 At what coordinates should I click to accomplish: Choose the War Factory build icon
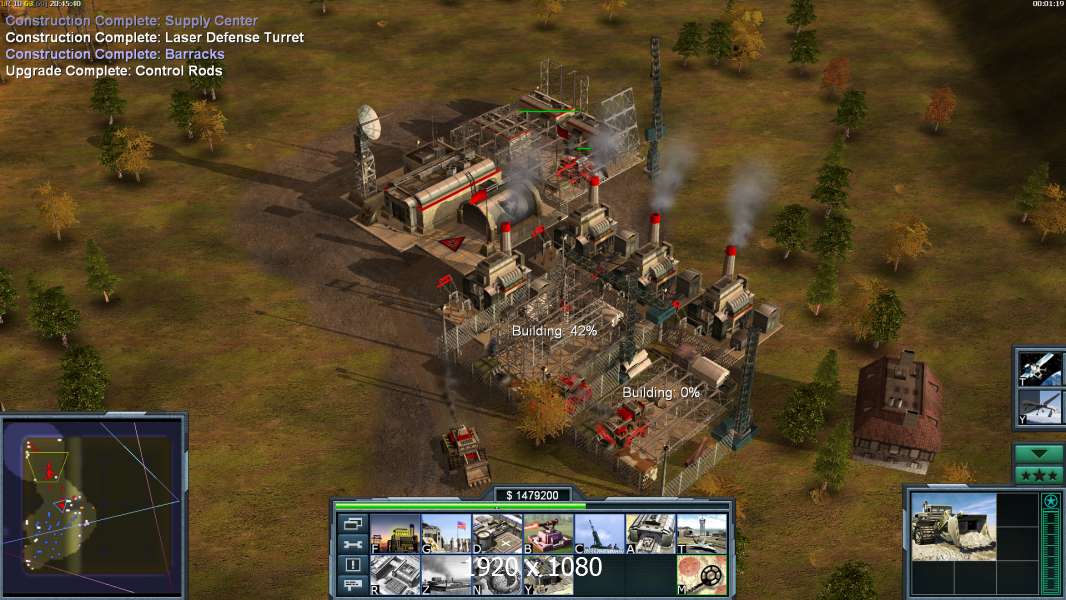(x=651, y=534)
